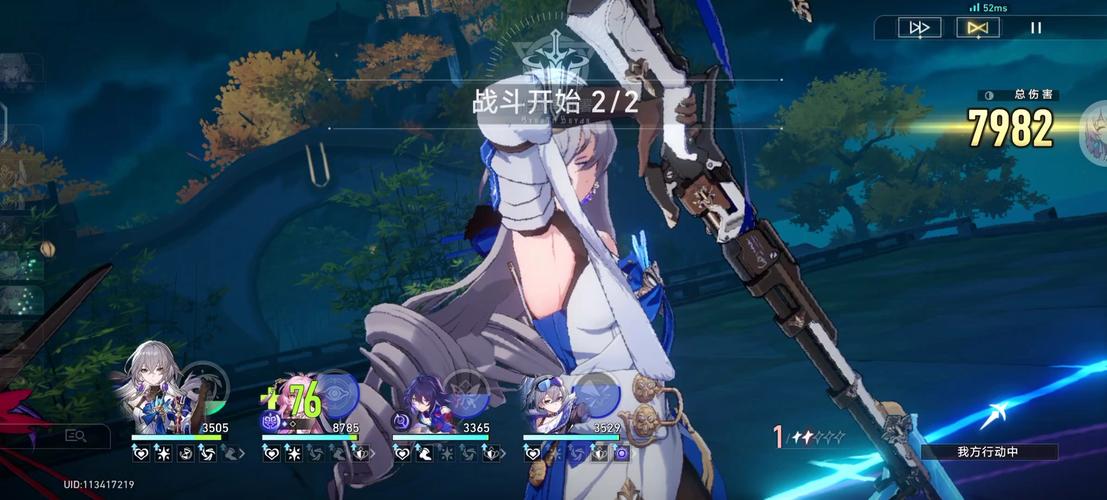Toggle the double-speed battle button
Image resolution: width=1107 pixels, height=500 pixels.
918,28
